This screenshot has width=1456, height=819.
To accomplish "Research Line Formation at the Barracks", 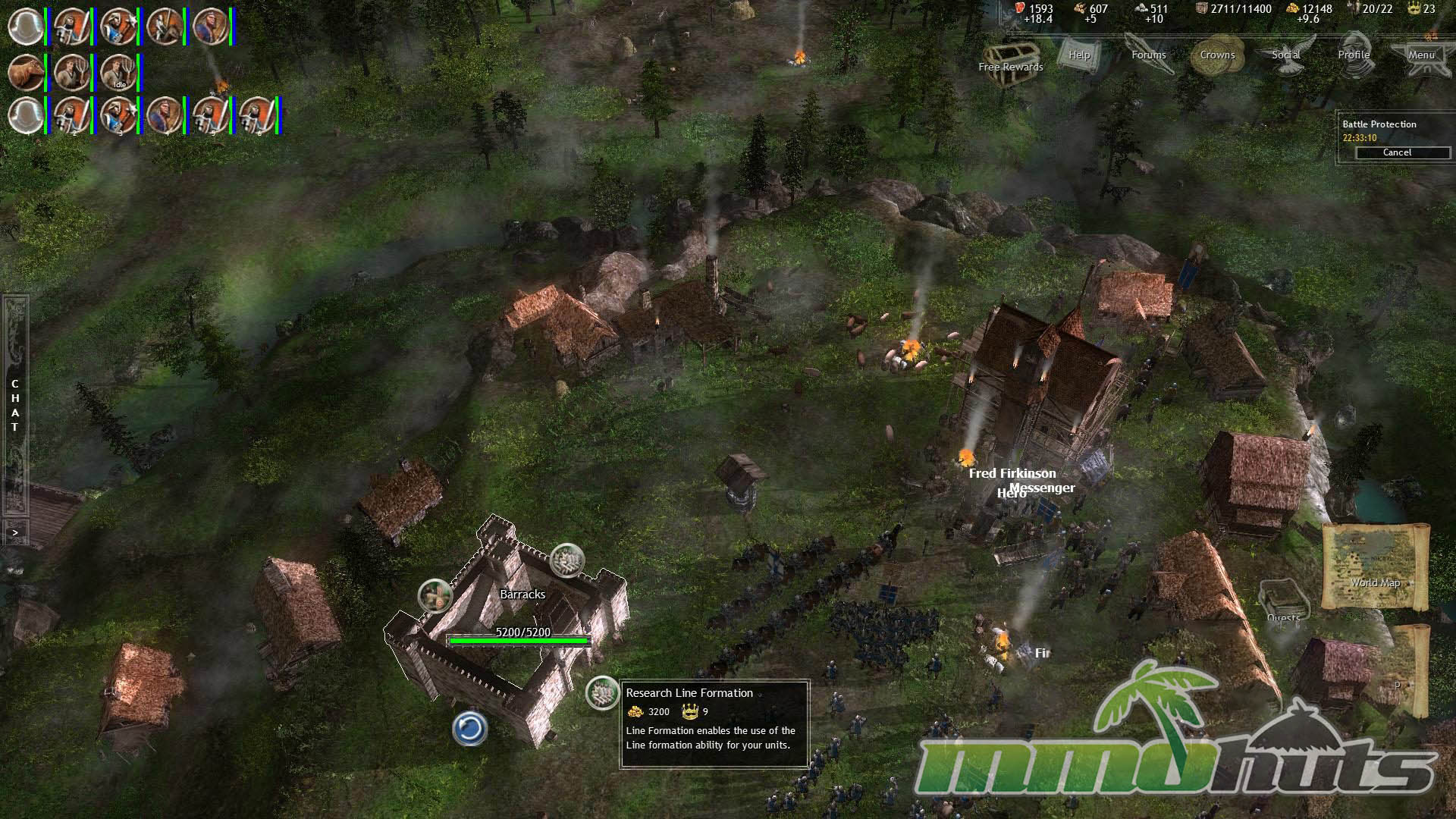I will pyautogui.click(x=603, y=693).
